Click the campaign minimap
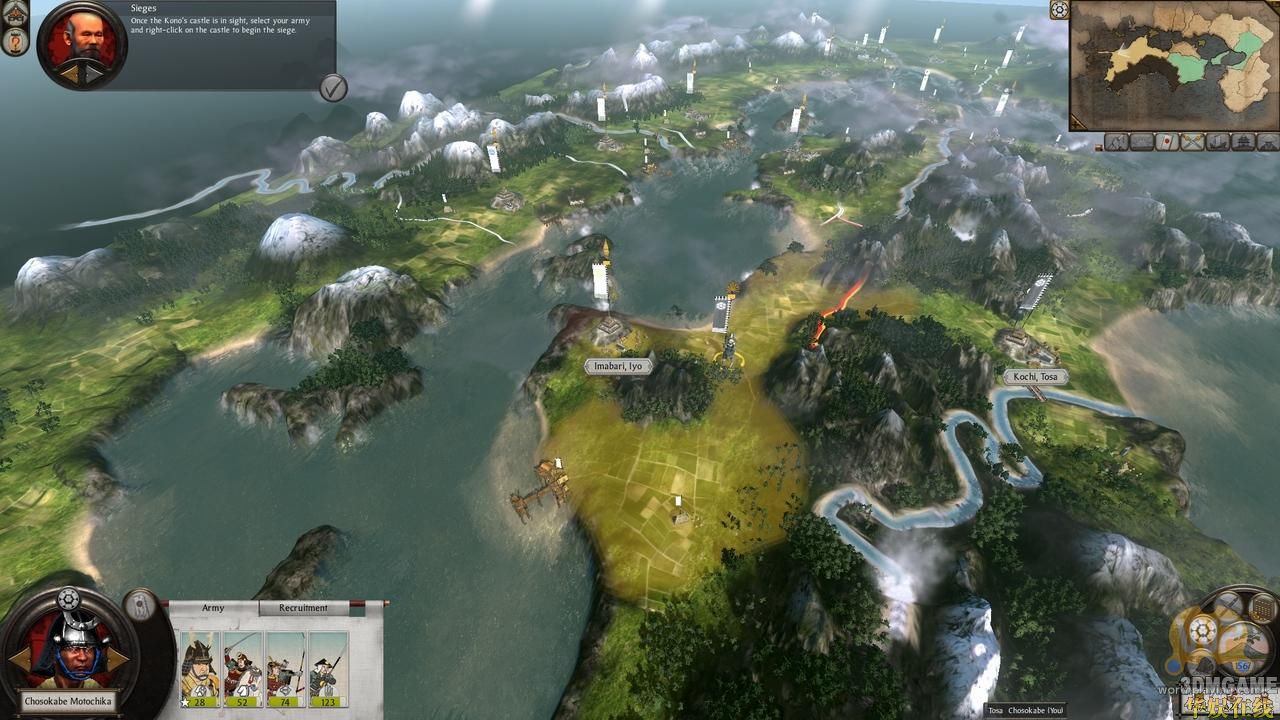The height and width of the screenshot is (720, 1280). point(1174,66)
